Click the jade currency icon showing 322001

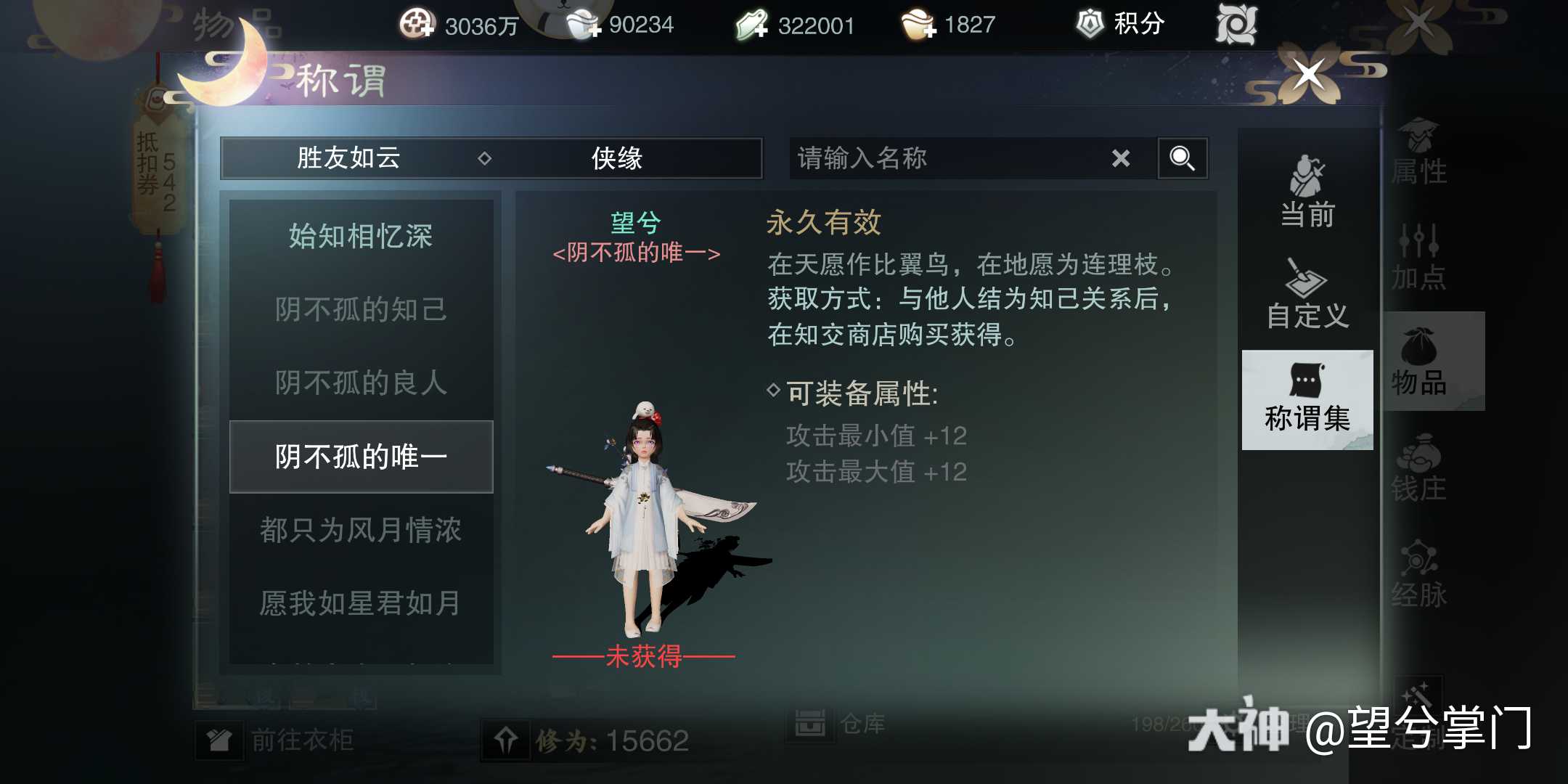coord(751,23)
